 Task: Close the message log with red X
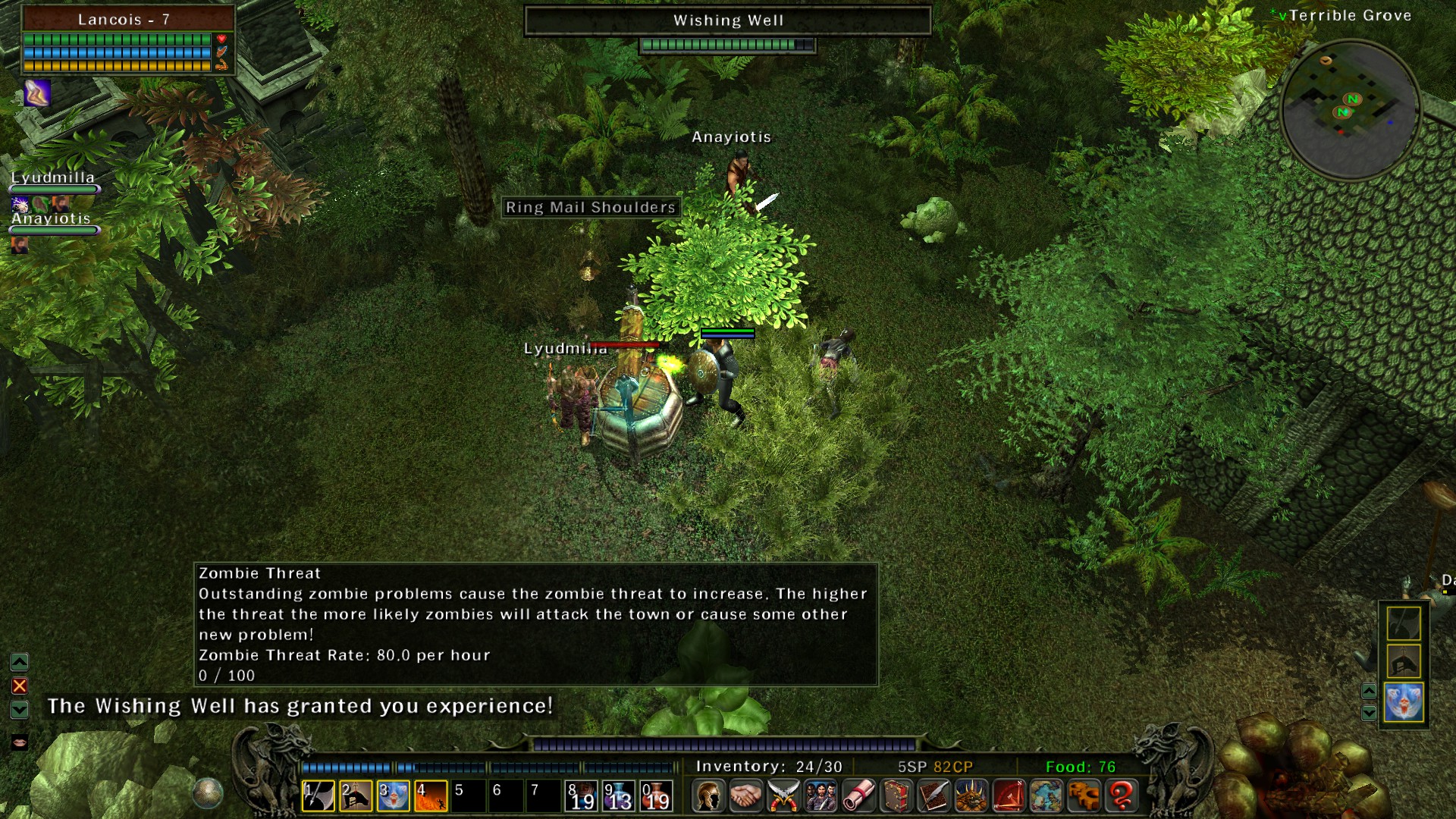click(x=20, y=686)
